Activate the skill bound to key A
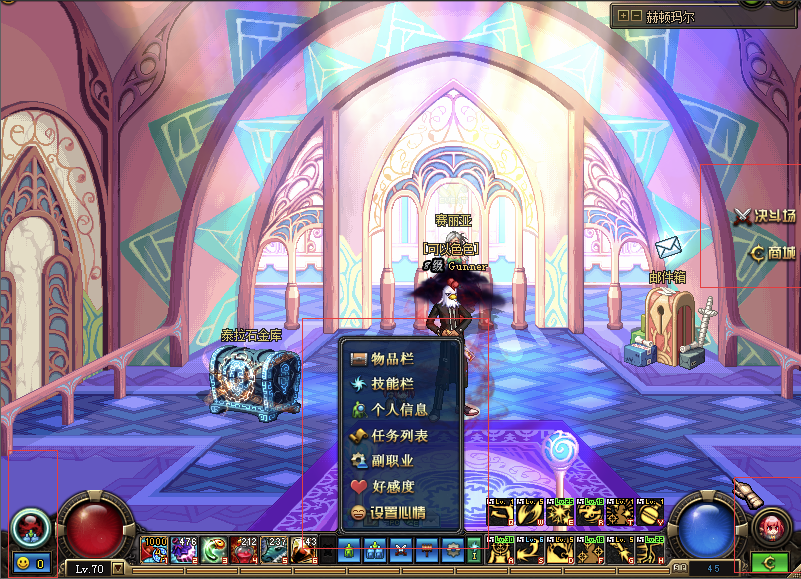Image resolution: width=801 pixels, height=579 pixels. [x=499, y=549]
